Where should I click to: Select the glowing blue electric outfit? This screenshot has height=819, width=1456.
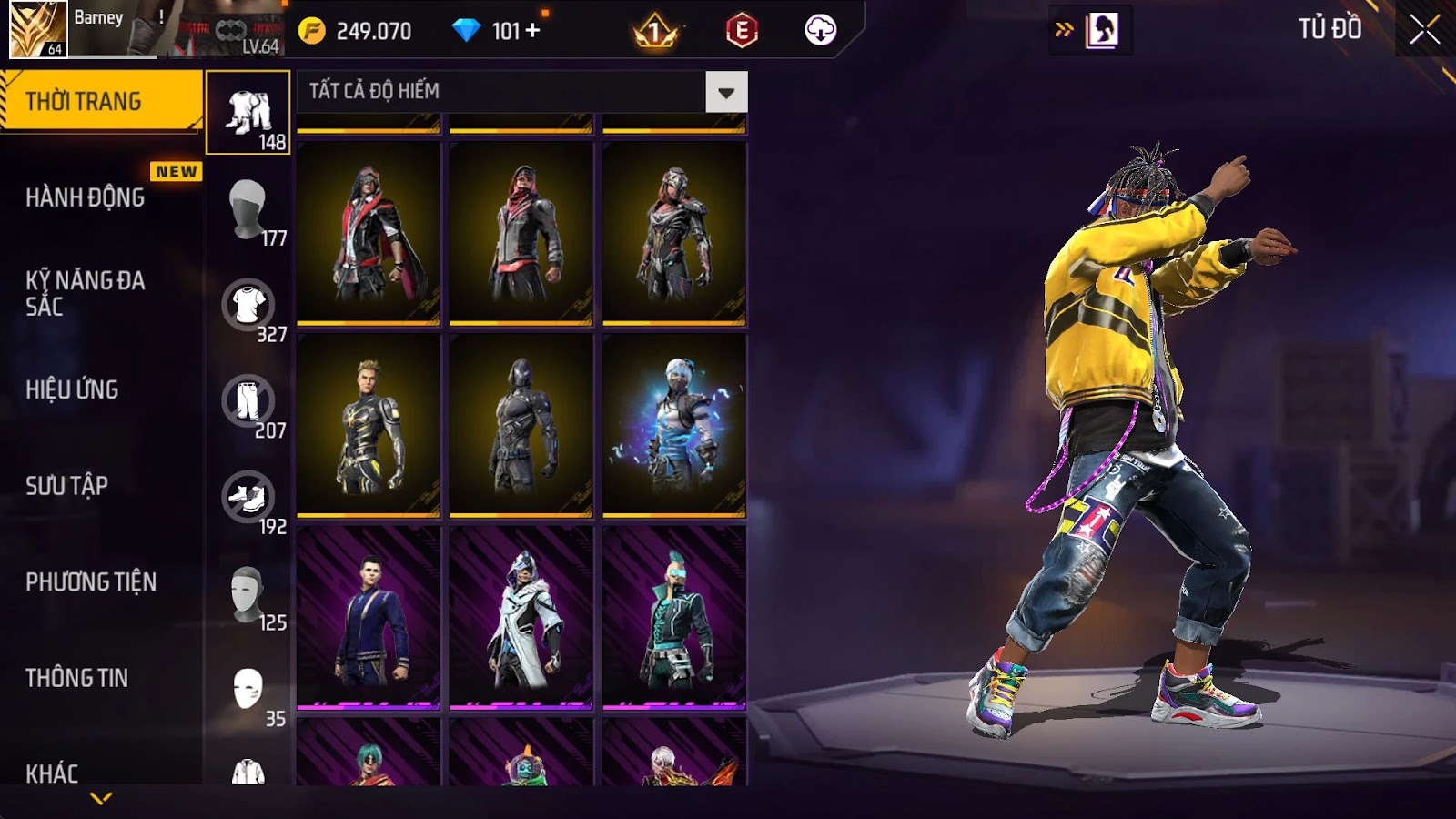pyautogui.click(x=674, y=425)
